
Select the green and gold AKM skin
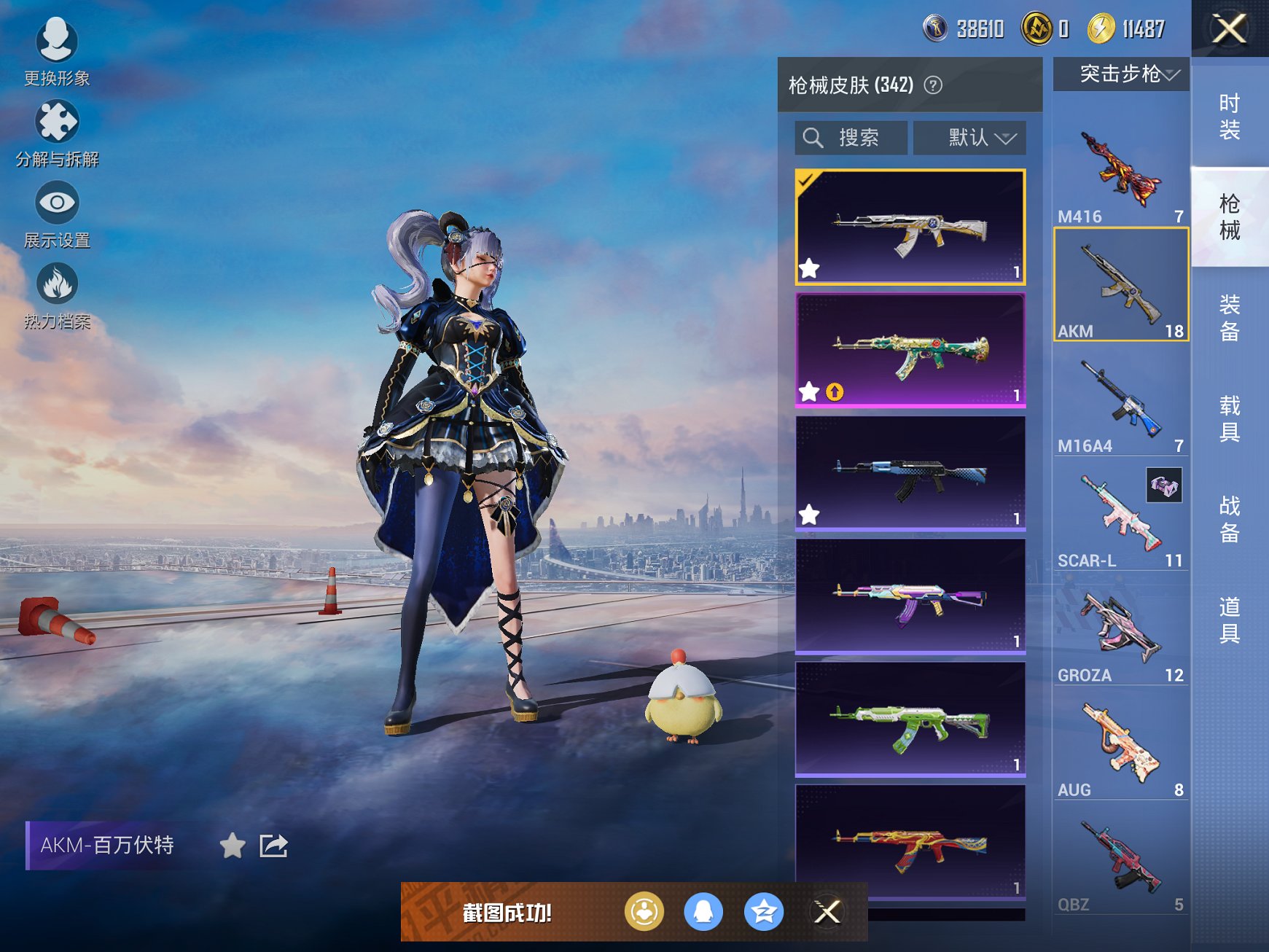(910, 350)
